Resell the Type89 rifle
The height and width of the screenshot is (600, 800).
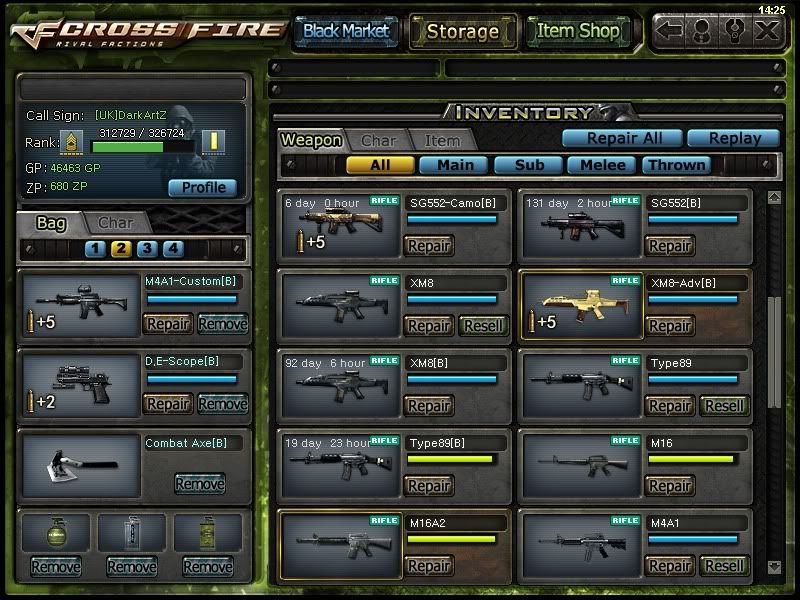(724, 406)
